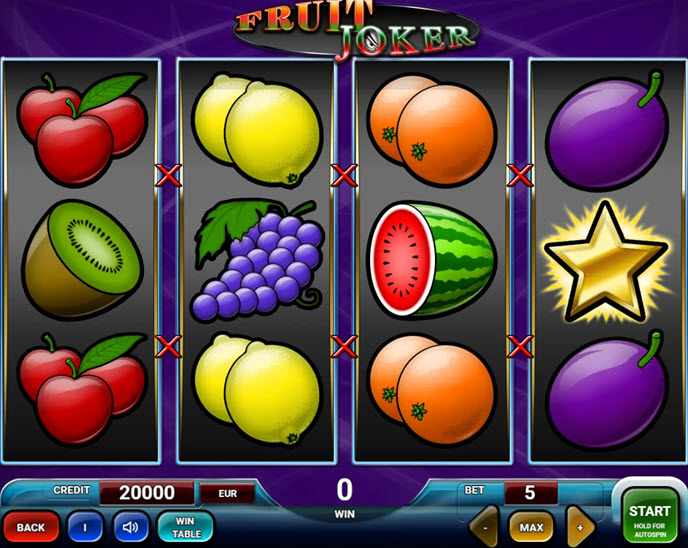Set the bet to MAX
Viewport: 688px width, 548px height.
[x=531, y=526]
